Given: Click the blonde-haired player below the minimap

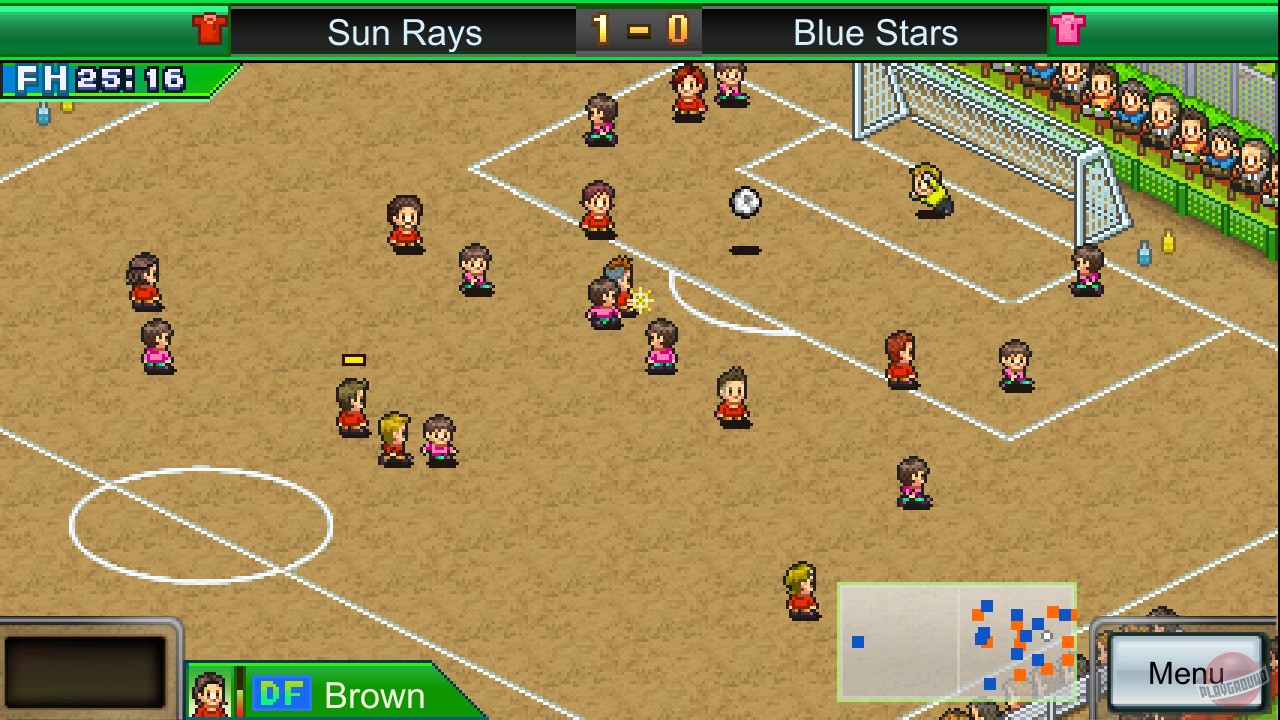Looking at the screenshot, I should [800, 592].
